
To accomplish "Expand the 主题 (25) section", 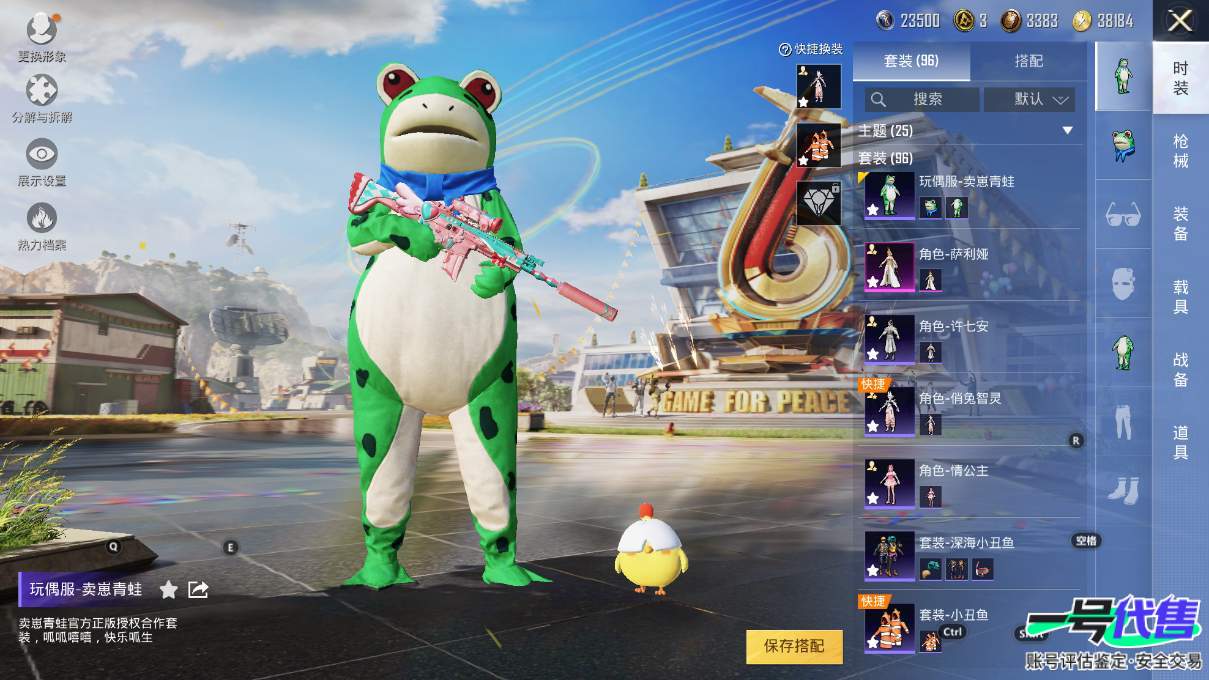I will [x=1067, y=131].
